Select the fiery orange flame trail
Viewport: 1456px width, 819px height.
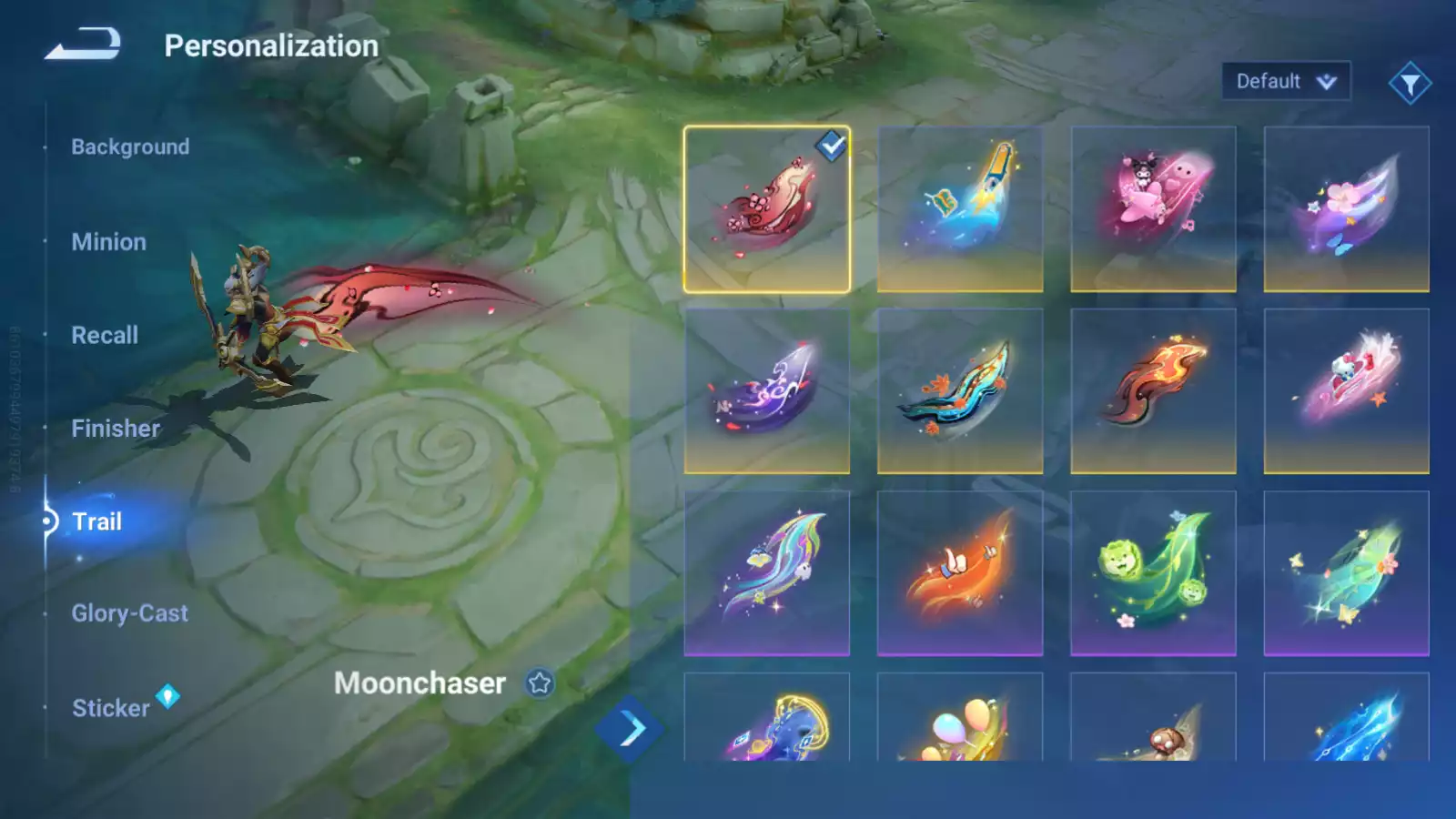pyautogui.click(x=1153, y=391)
